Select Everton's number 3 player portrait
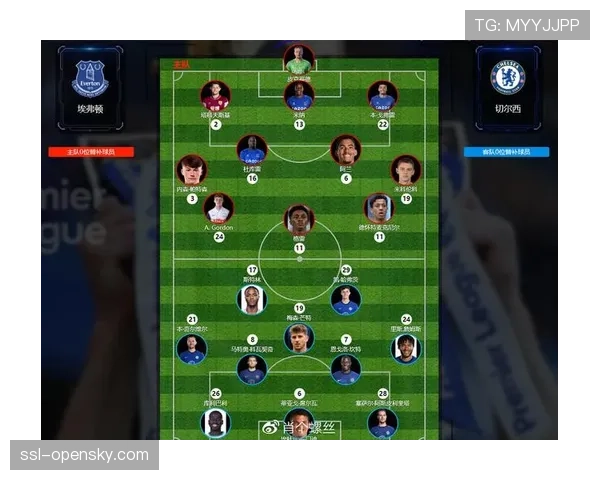The image size is (600, 480). [x=192, y=170]
